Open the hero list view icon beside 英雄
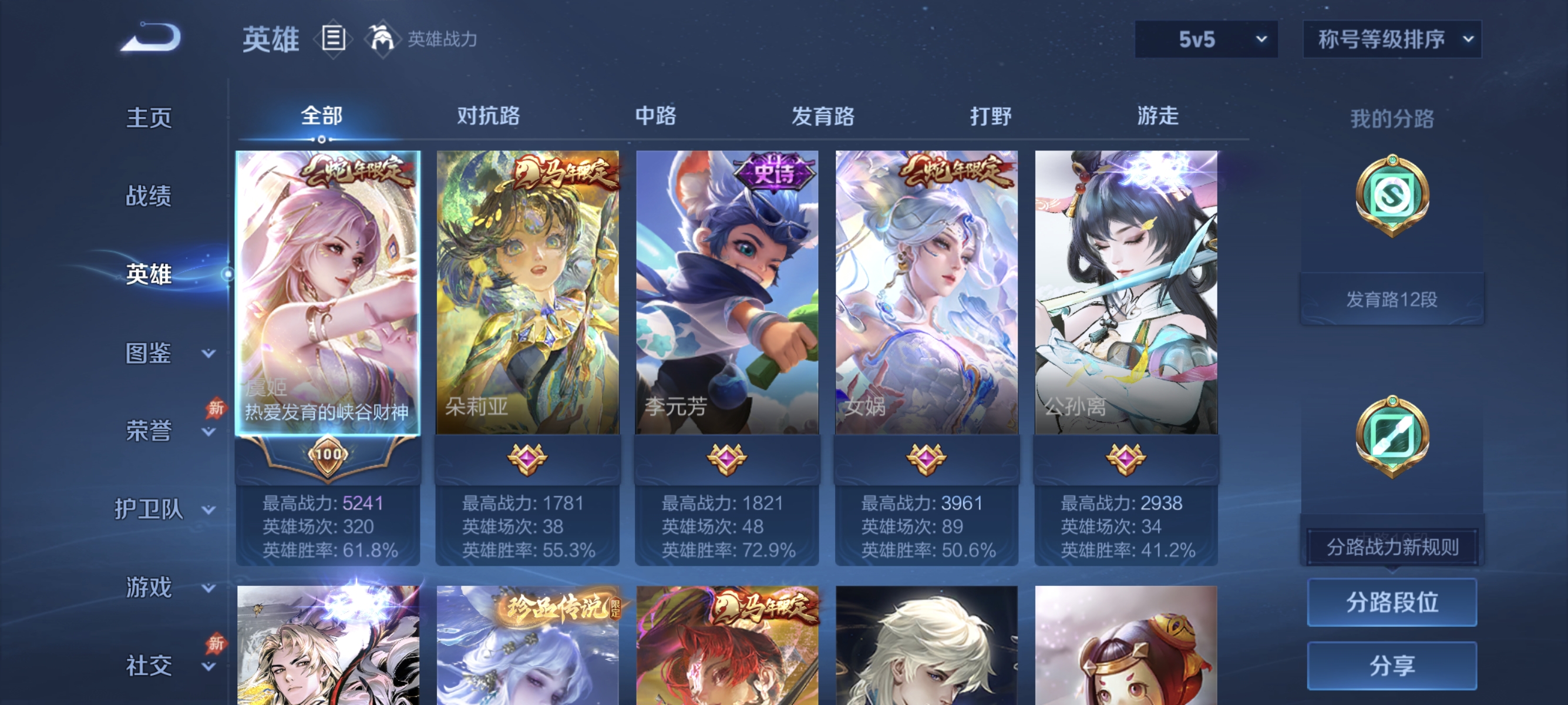 tap(332, 39)
